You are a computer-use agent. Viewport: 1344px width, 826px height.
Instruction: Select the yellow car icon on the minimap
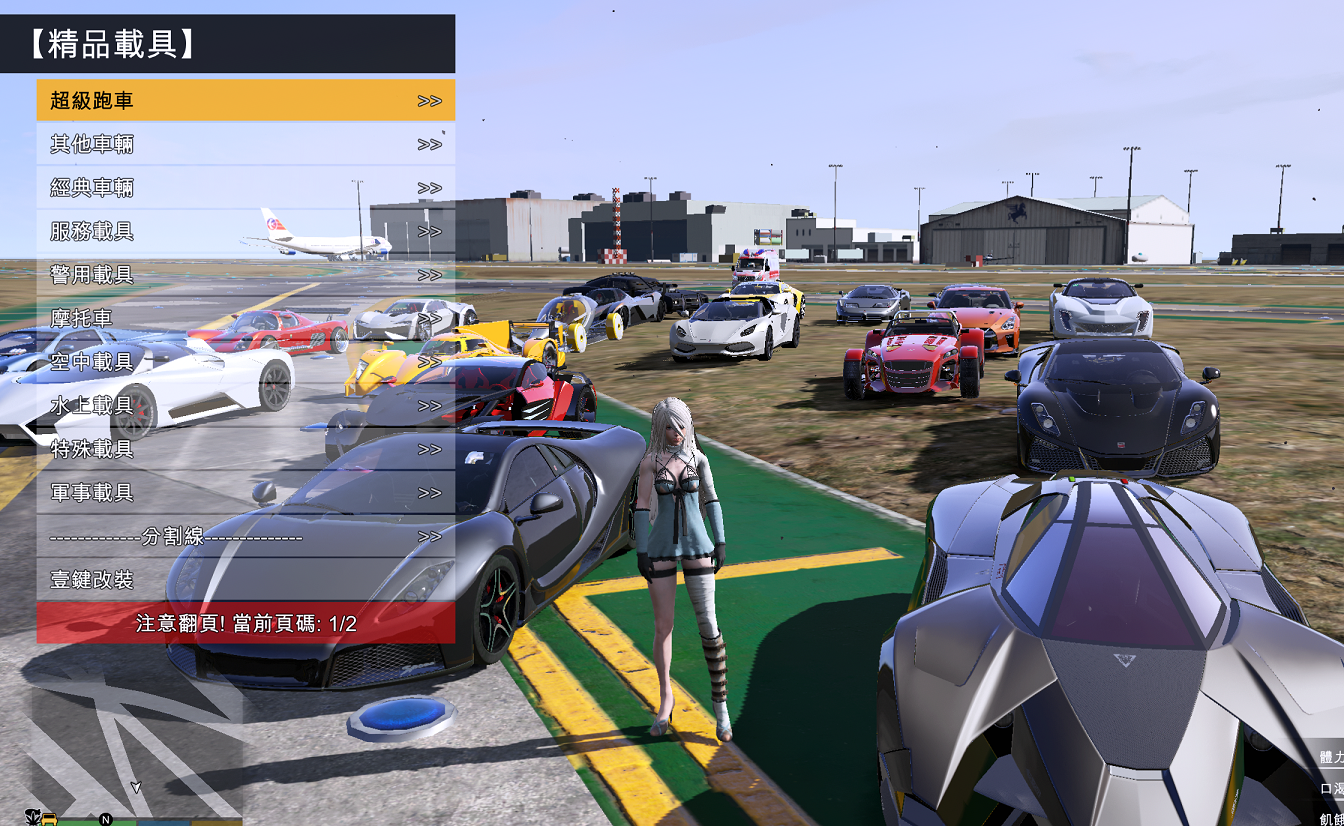[x=49, y=818]
